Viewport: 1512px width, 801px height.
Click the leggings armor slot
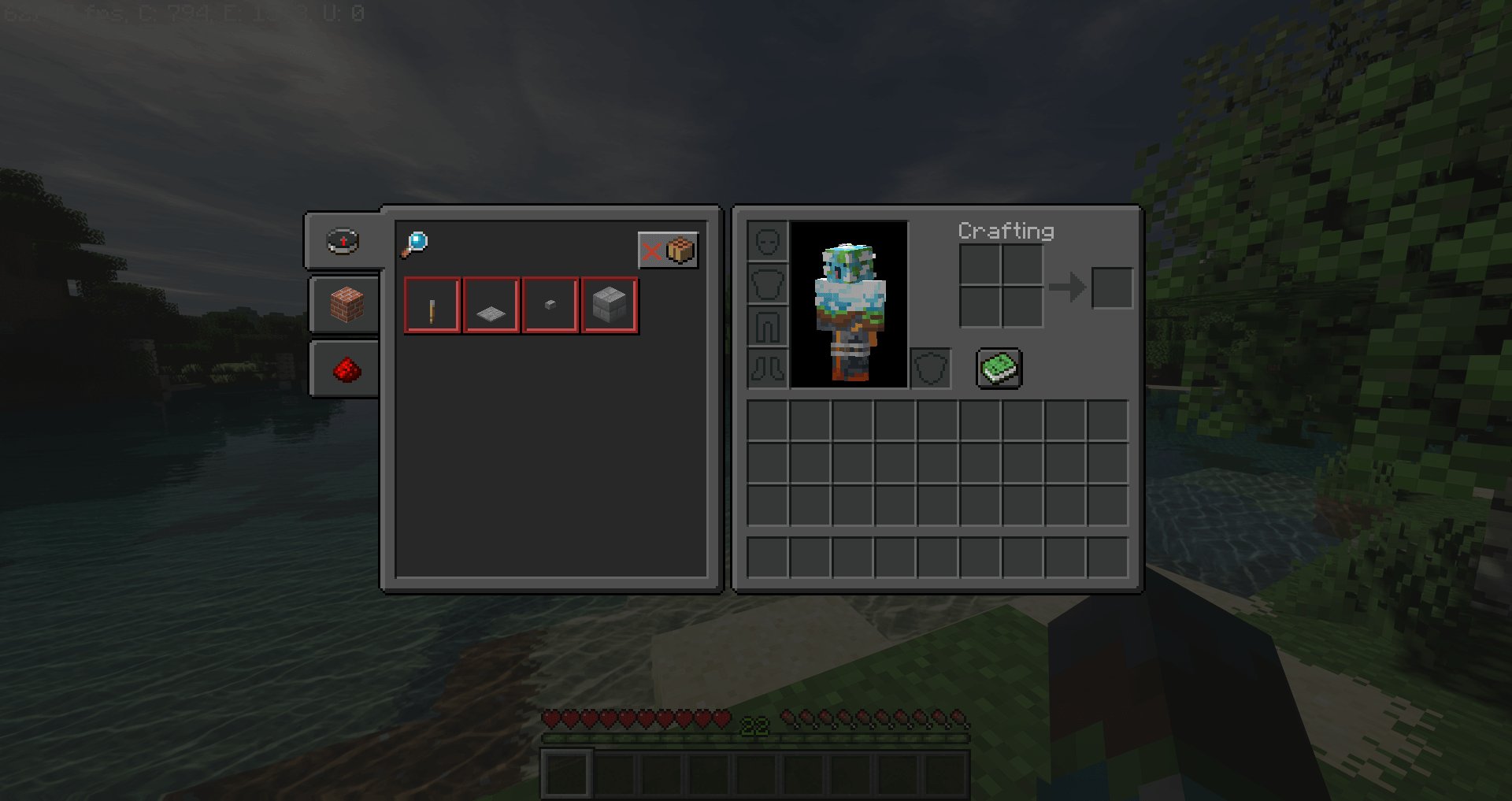pos(768,326)
